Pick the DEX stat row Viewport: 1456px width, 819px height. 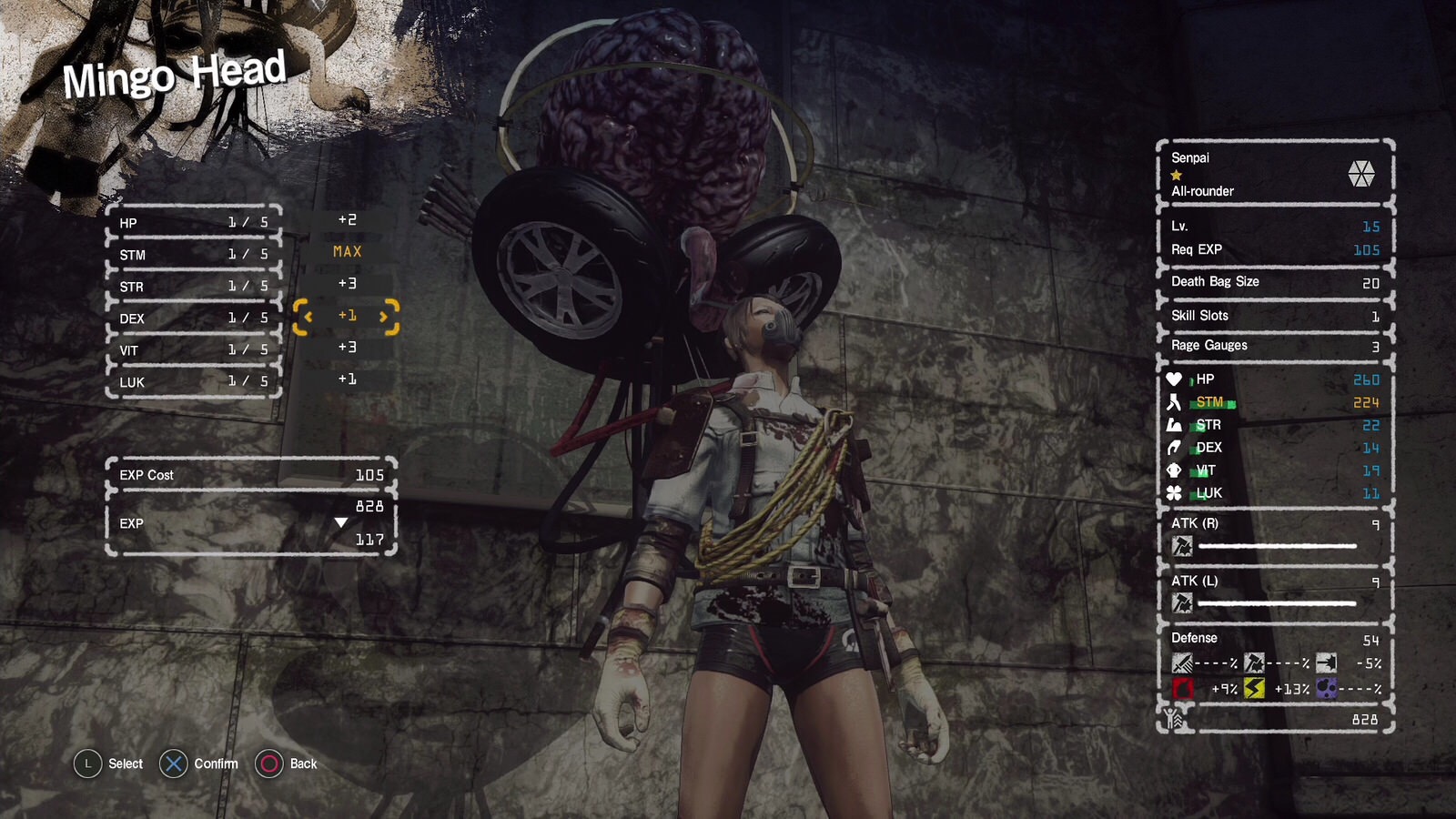click(x=193, y=318)
